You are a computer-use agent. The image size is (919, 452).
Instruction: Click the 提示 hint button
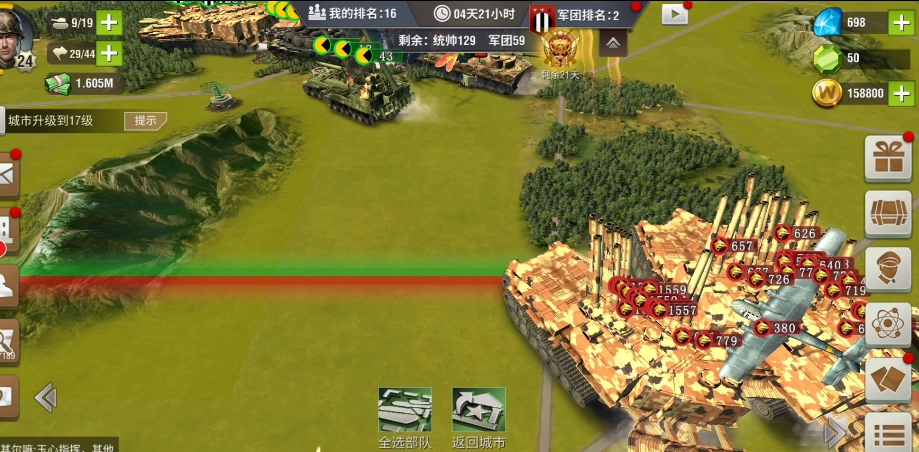click(x=145, y=121)
